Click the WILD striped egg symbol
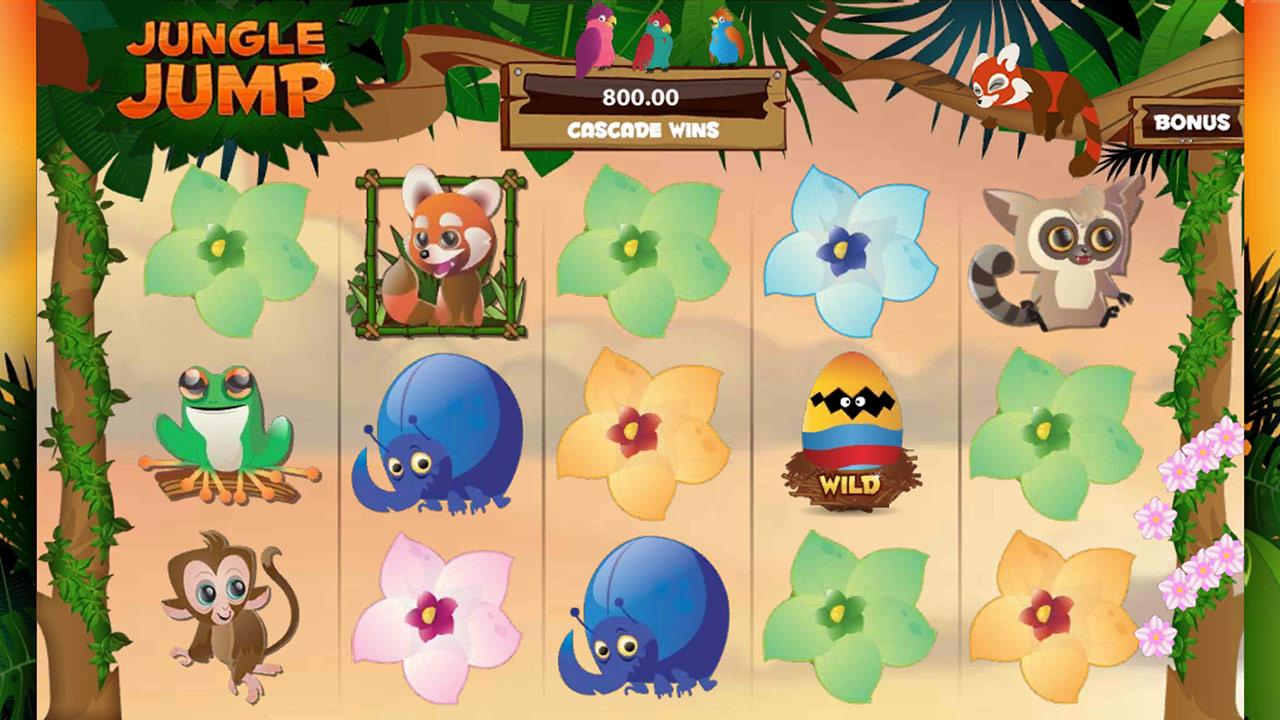Screen dimensions: 1280x720 [849, 430]
